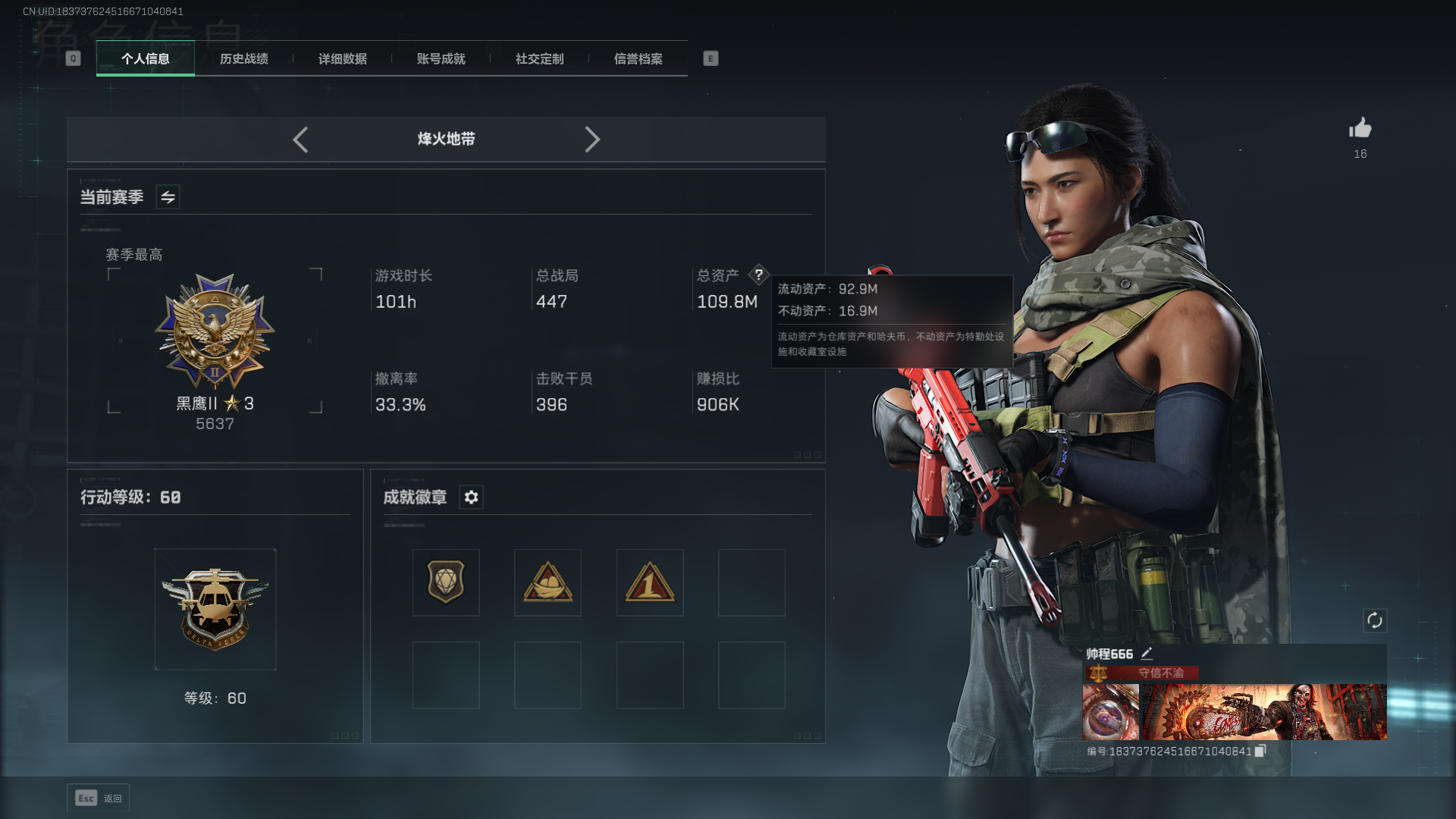Select the shield-shaped achievement badge
Image resolution: width=1456 pixels, height=819 pixels.
[x=446, y=582]
